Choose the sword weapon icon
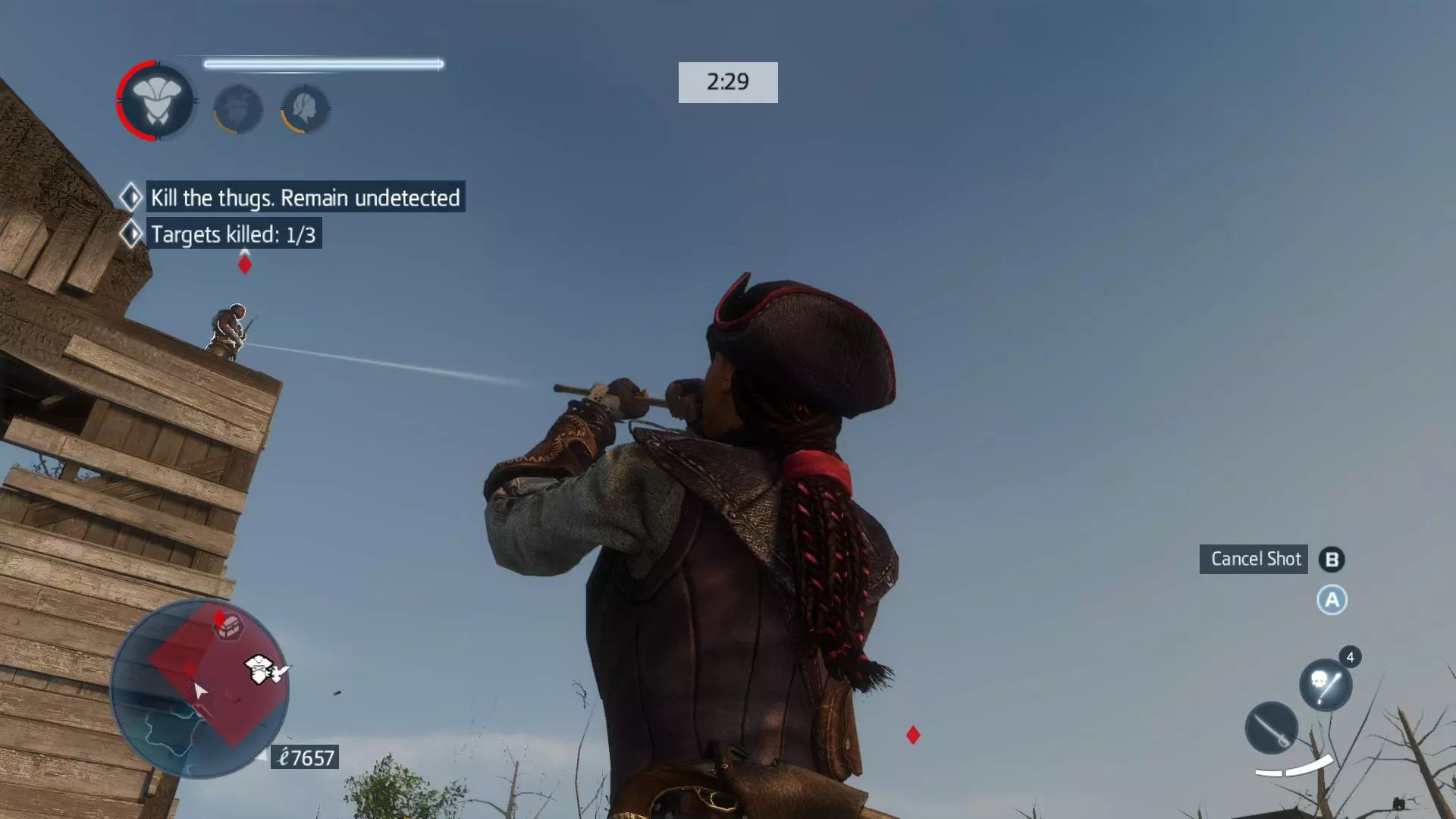 coord(1271,728)
